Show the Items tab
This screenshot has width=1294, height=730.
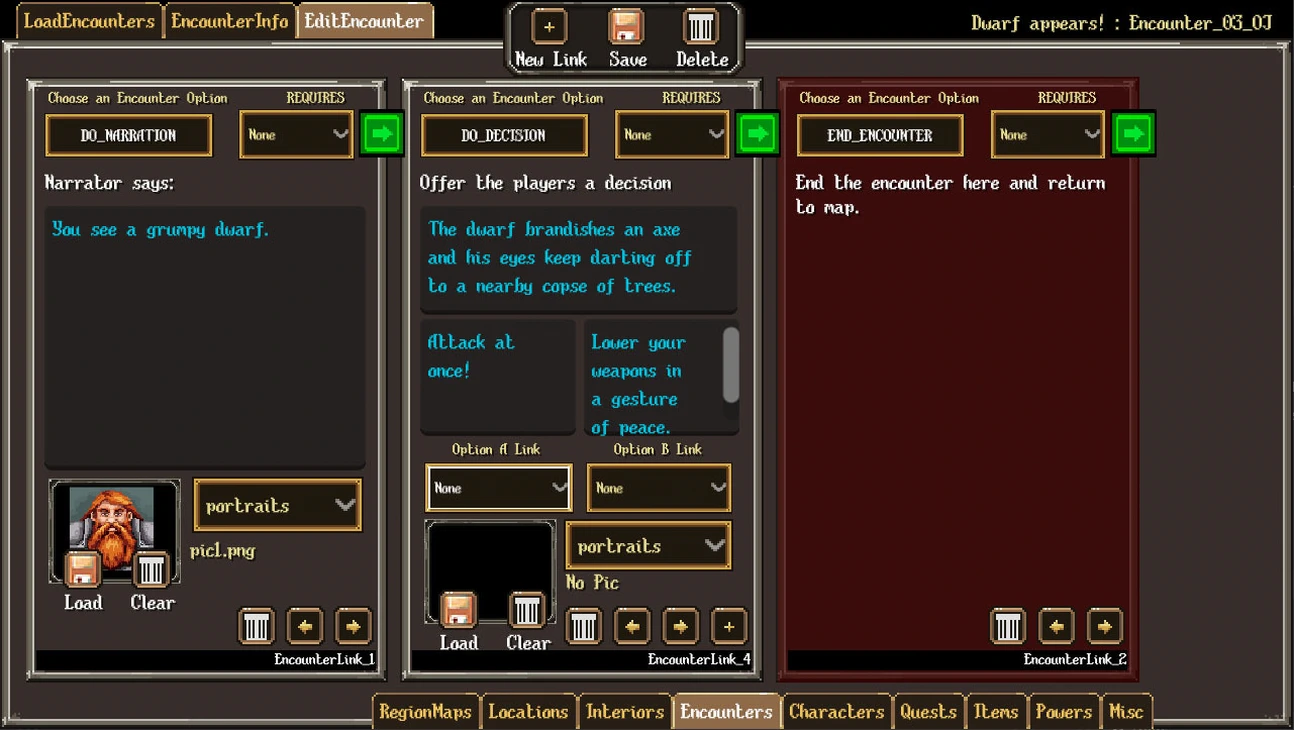pos(995,712)
